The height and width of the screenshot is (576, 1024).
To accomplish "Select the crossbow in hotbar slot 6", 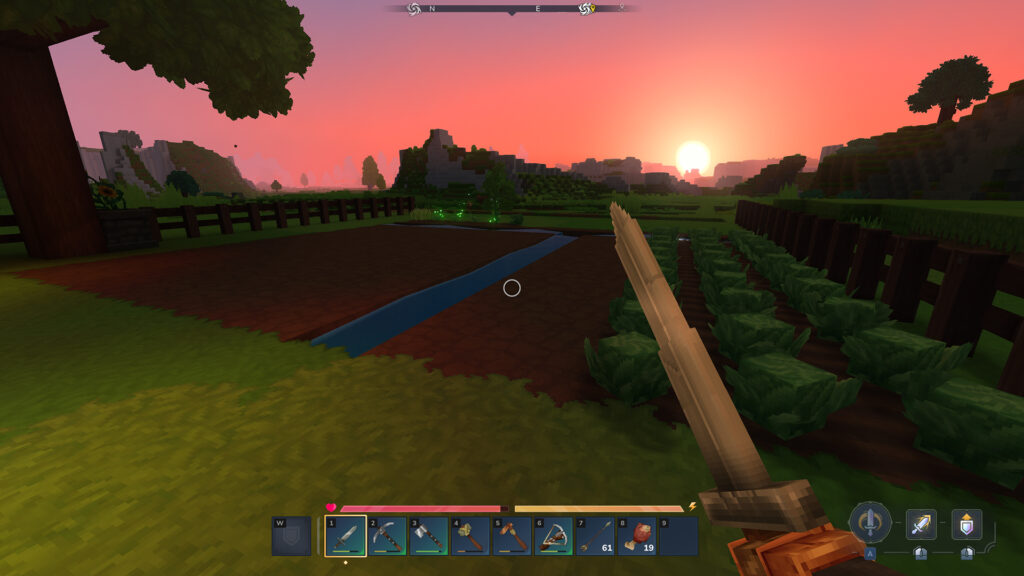I will 553,536.
